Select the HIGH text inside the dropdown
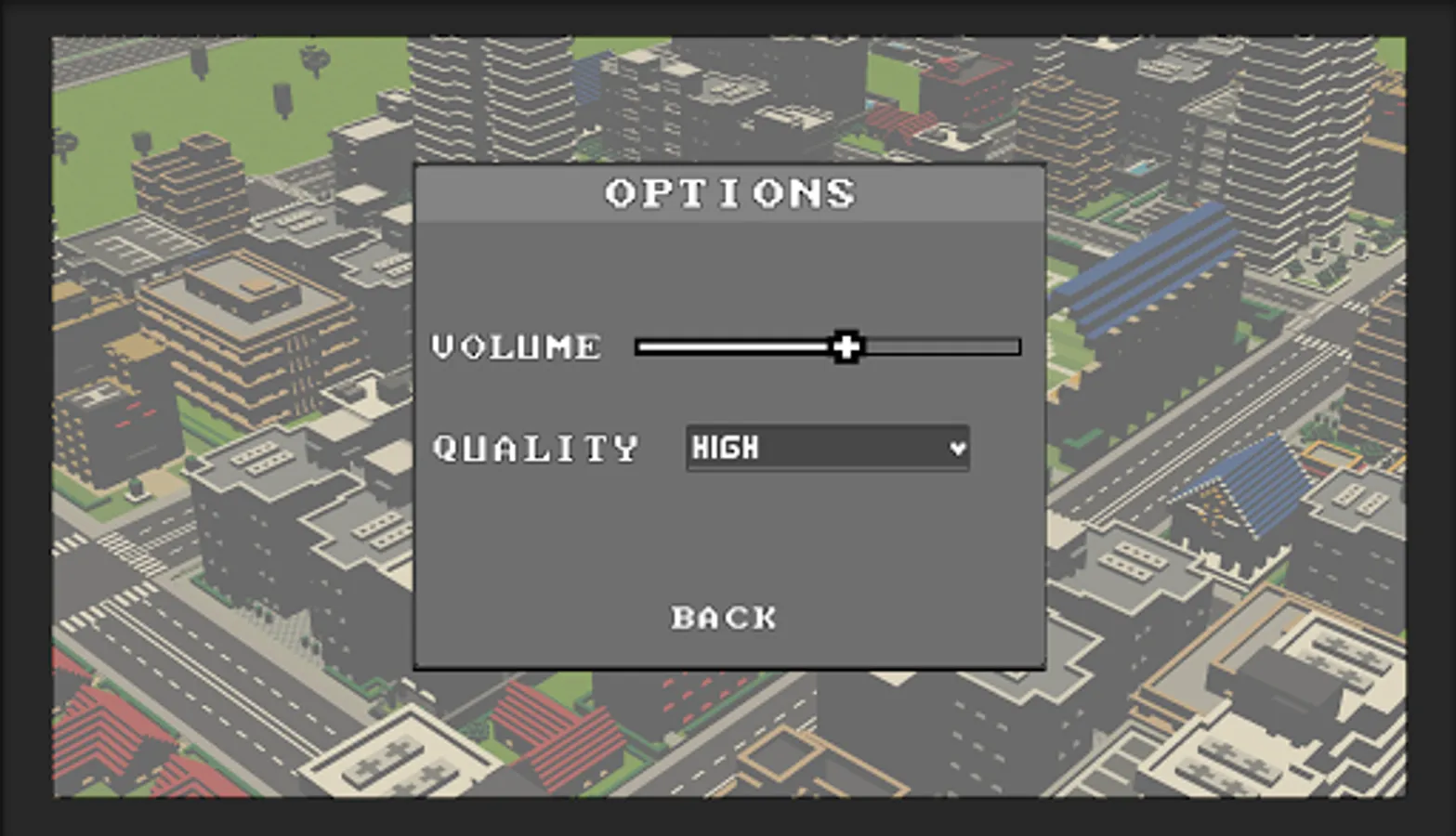 [x=725, y=448]
